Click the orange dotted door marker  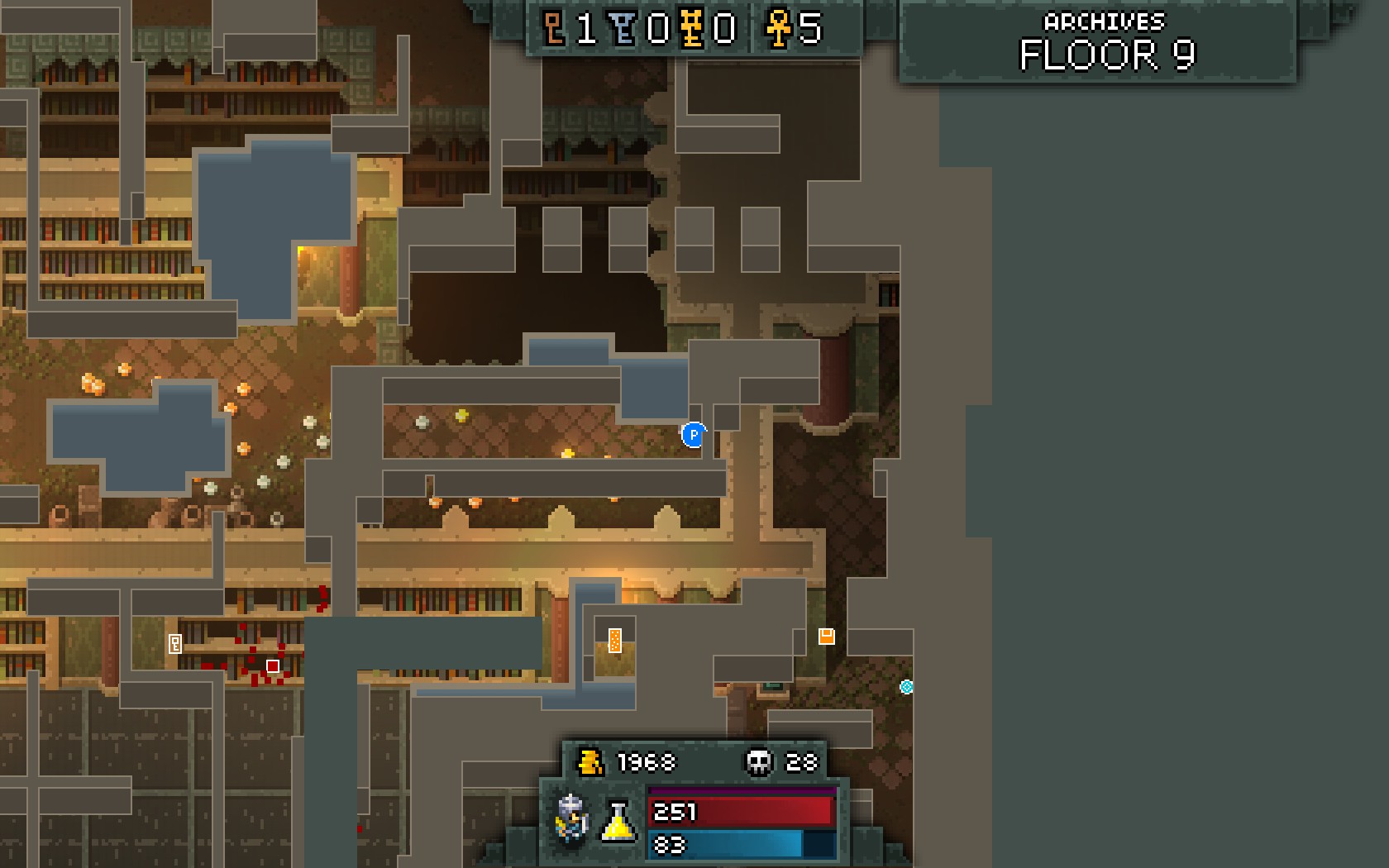[x=615, y=640]
